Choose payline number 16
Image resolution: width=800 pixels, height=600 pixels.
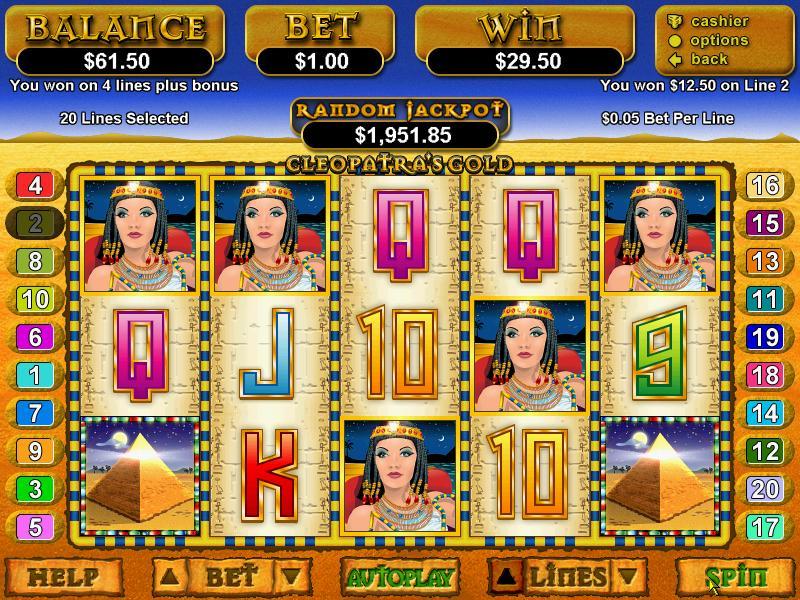pyautogui.click(x=765, y=185)
